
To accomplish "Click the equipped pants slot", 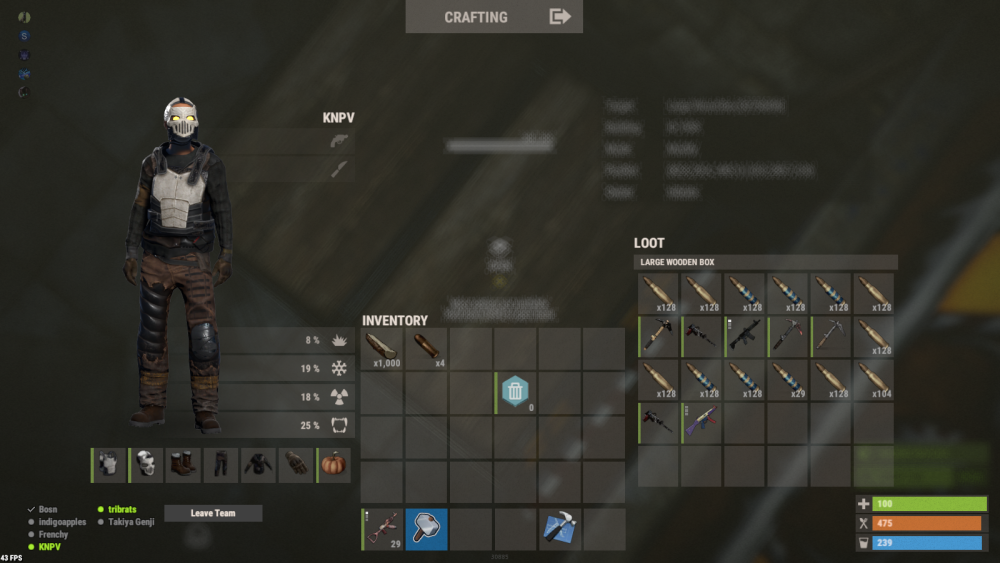I will [221, 466].
